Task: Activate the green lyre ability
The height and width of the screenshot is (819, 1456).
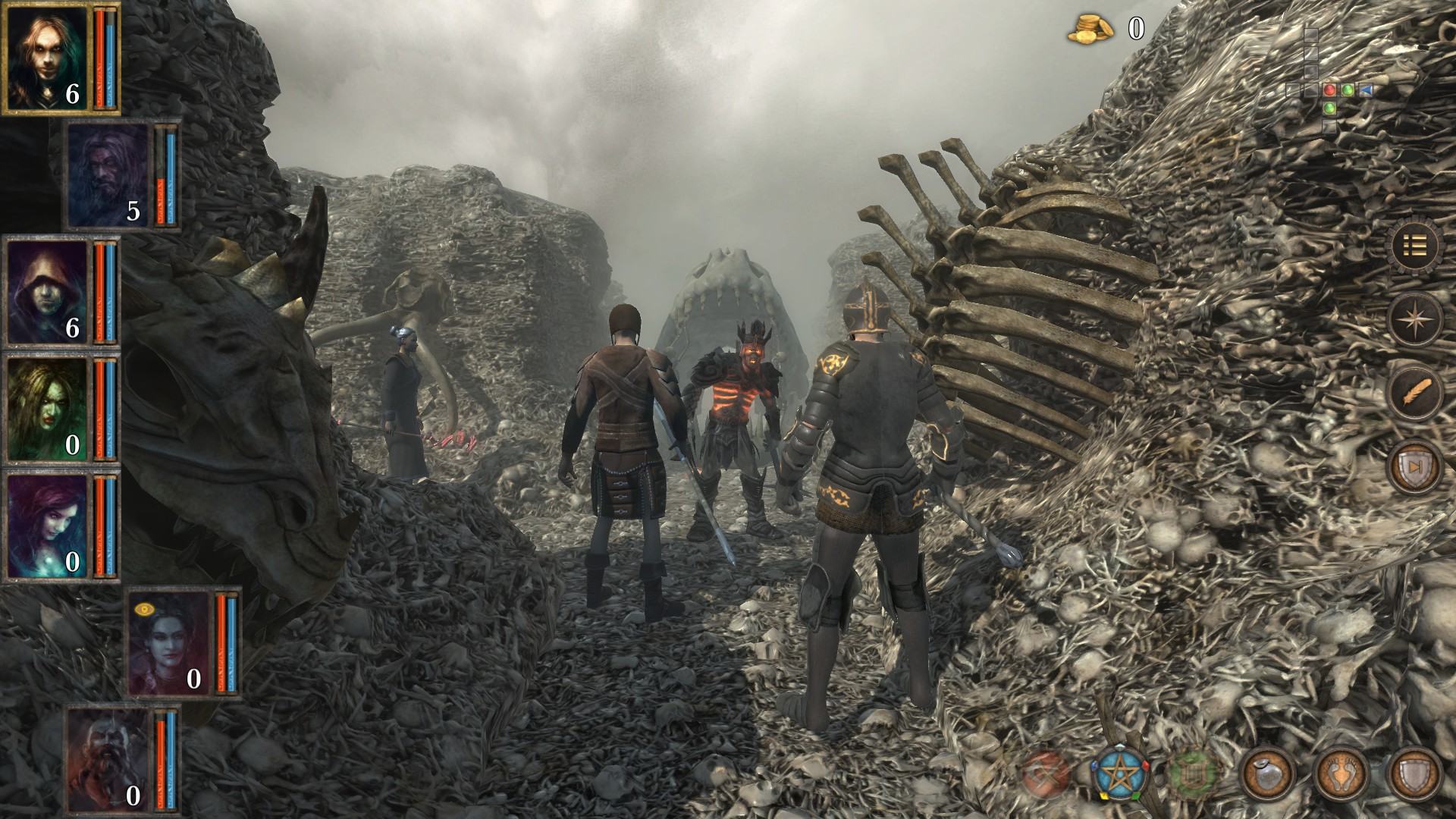Action: pos(1194,773)
